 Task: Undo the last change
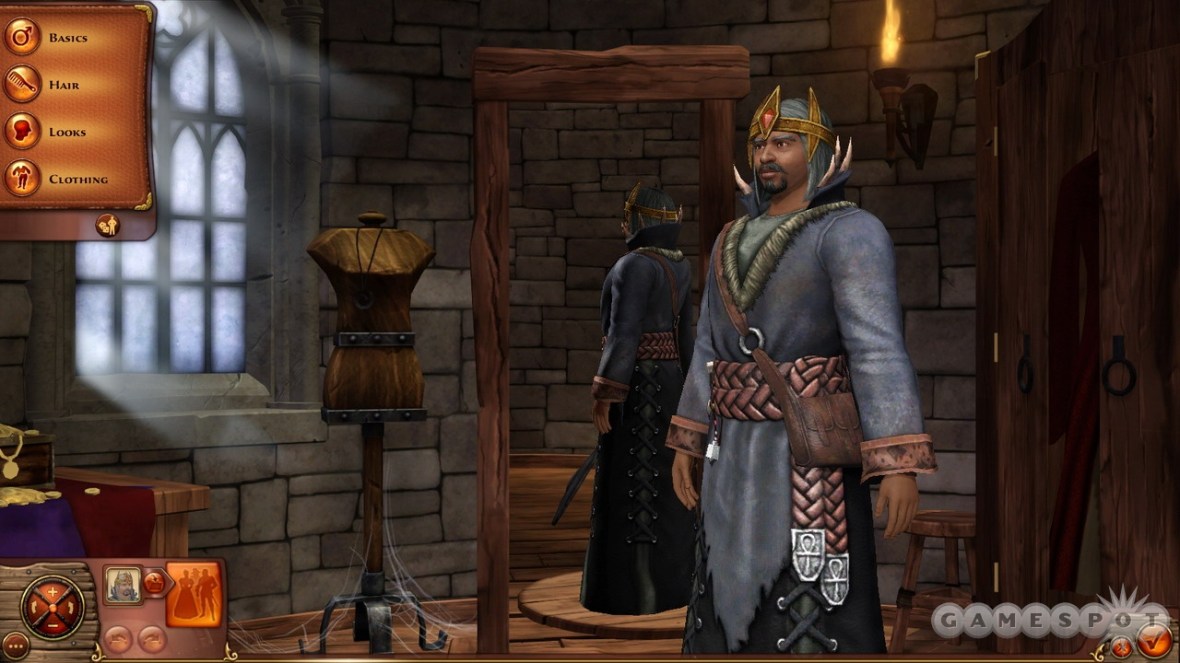118,638
